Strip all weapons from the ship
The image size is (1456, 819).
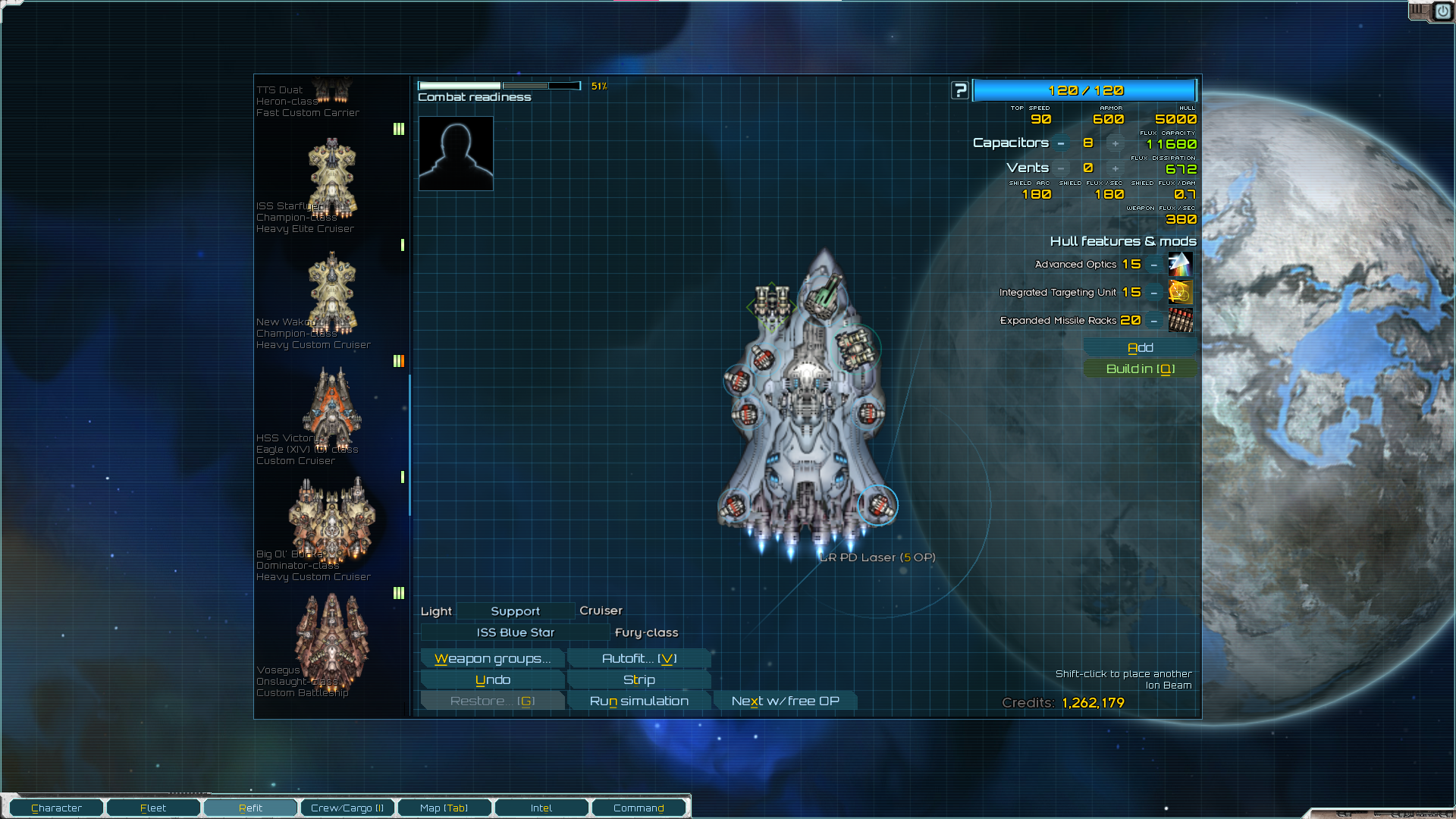639,679
